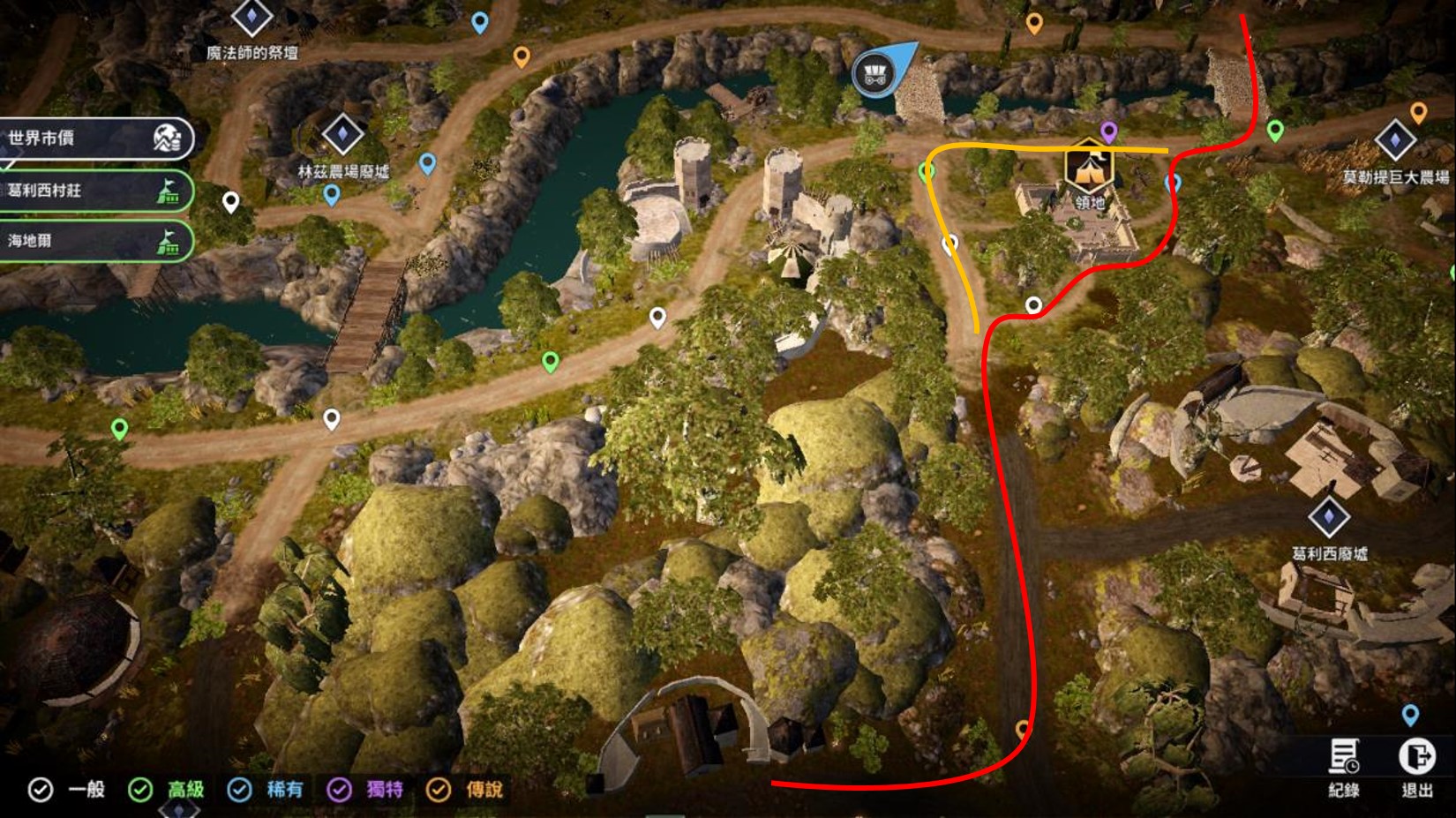Select the 莫勒提巨大農場 node marker
This screenshot has width=1456, height=818.
(x=1395, y=140)
